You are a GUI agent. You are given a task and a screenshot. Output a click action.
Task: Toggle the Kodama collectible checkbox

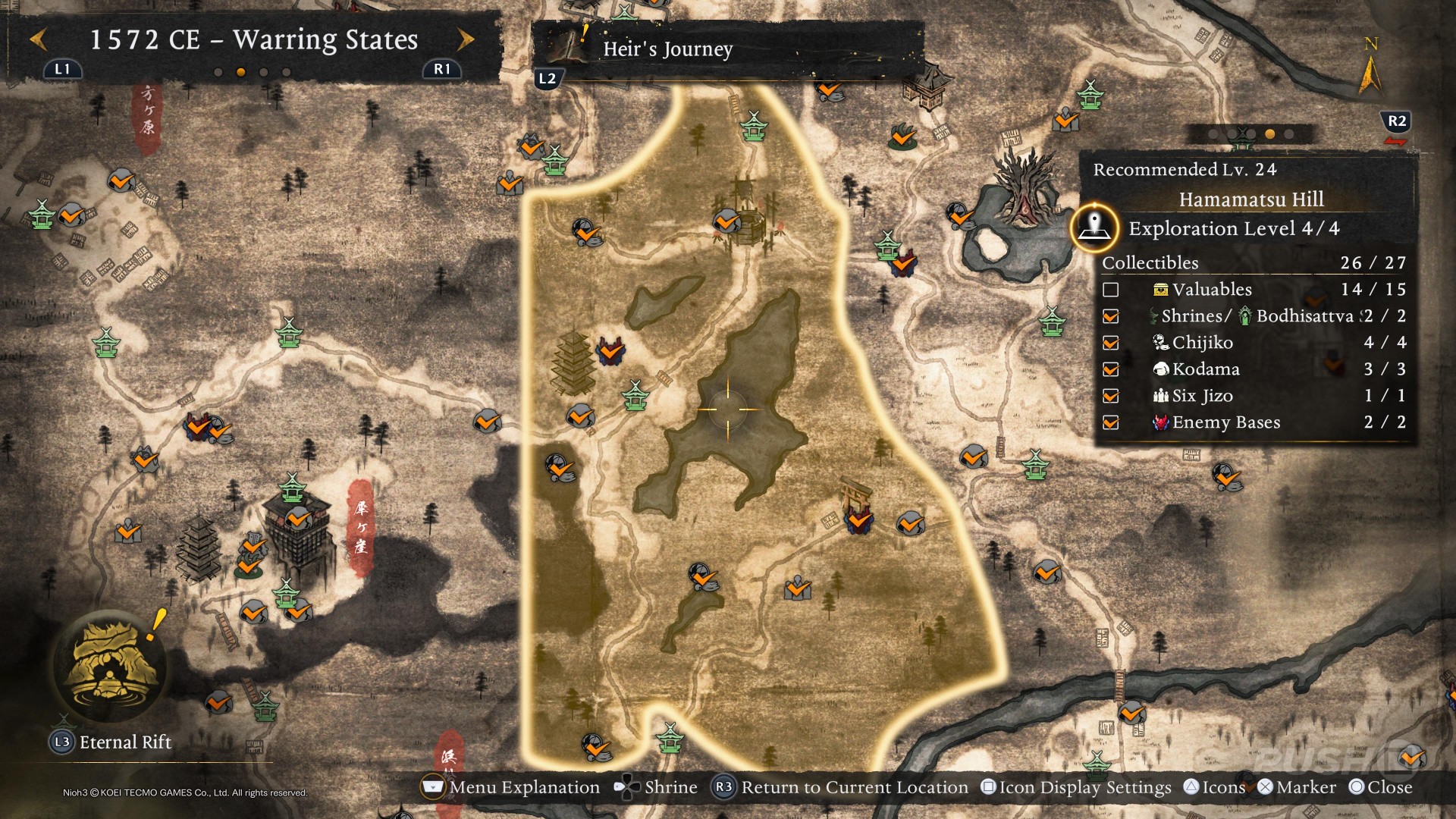tap(1111, 369)
